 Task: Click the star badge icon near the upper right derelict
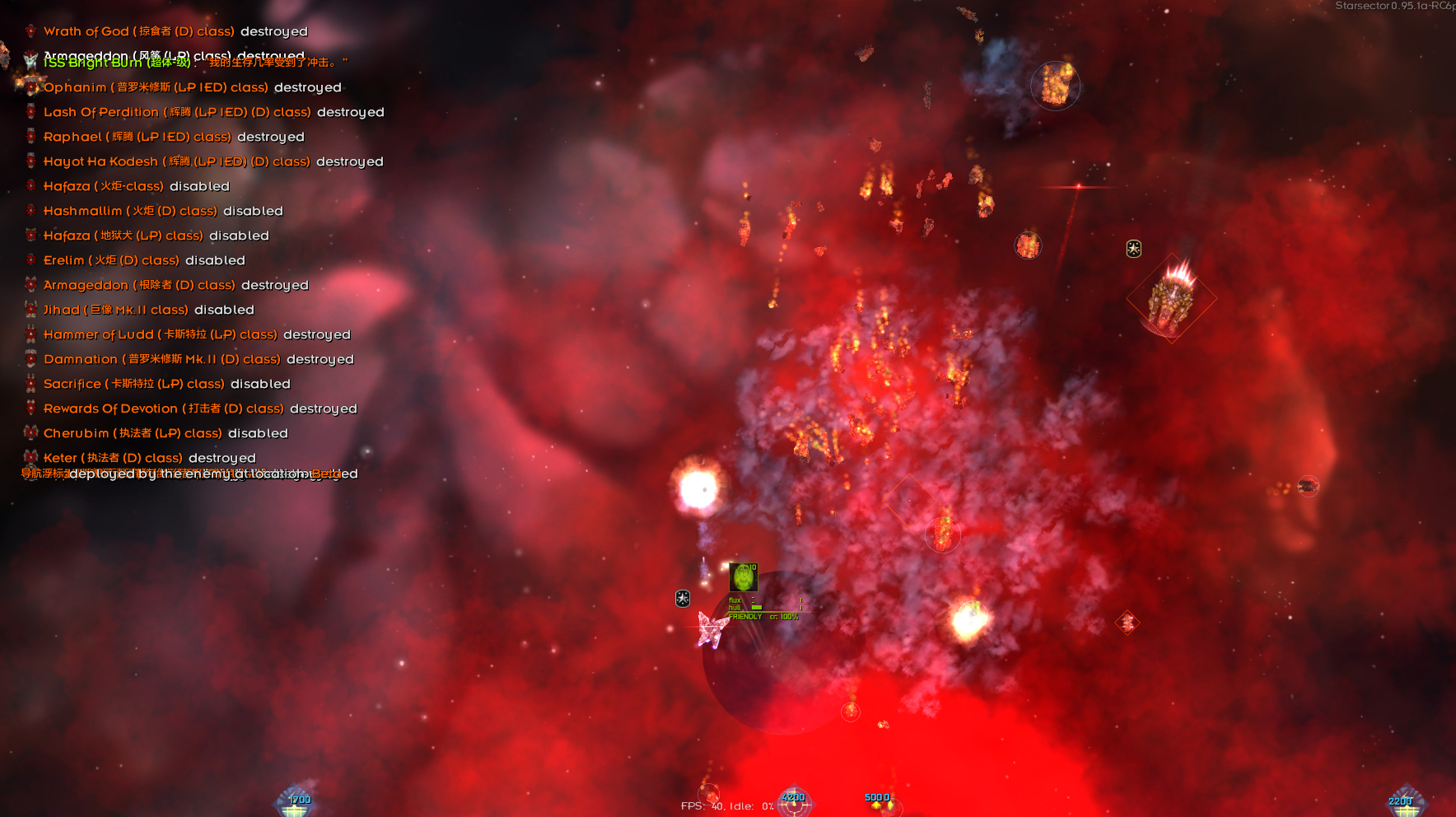click(x=1134, y=247)
